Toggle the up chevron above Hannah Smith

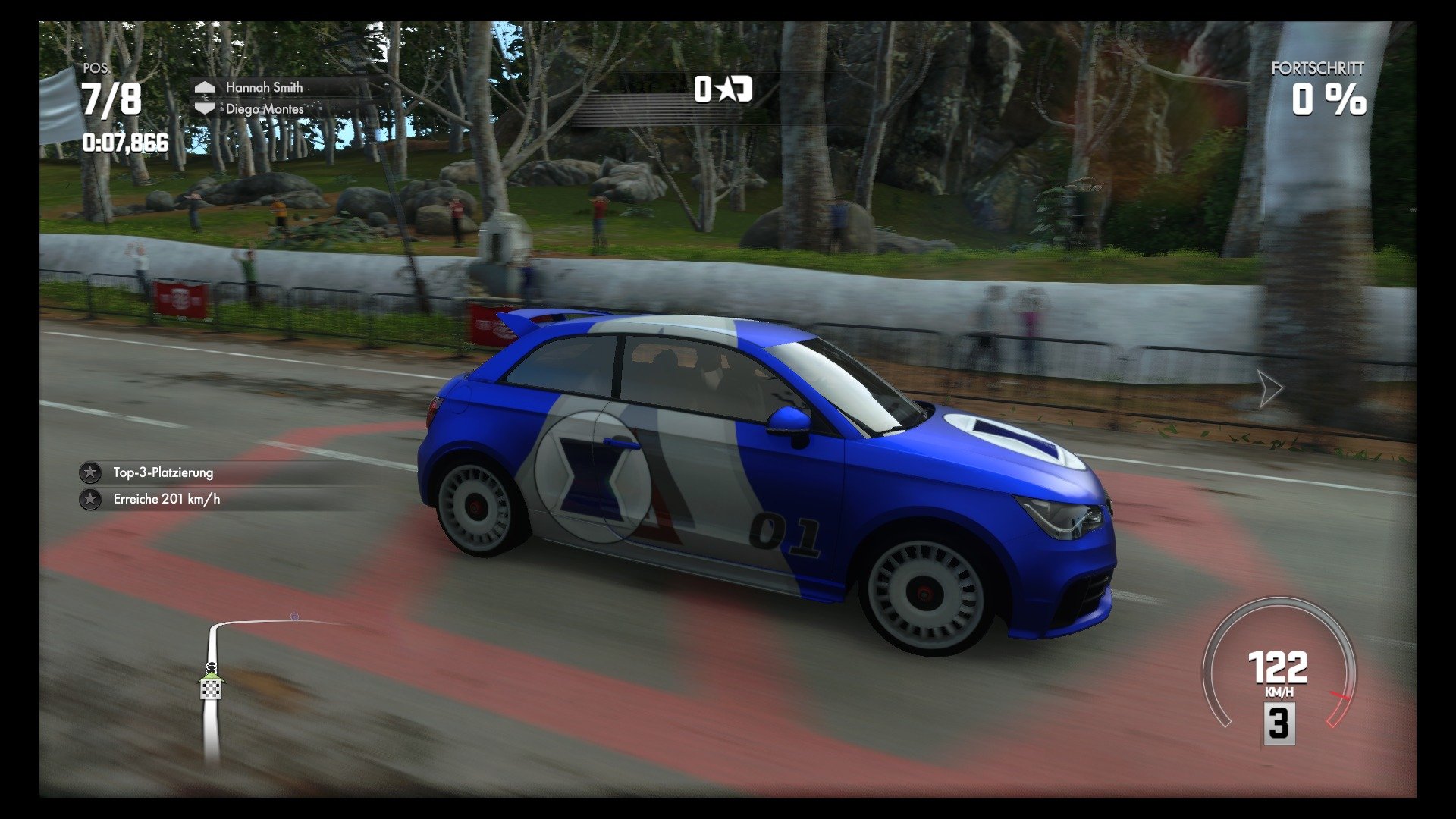coord(203,87)
